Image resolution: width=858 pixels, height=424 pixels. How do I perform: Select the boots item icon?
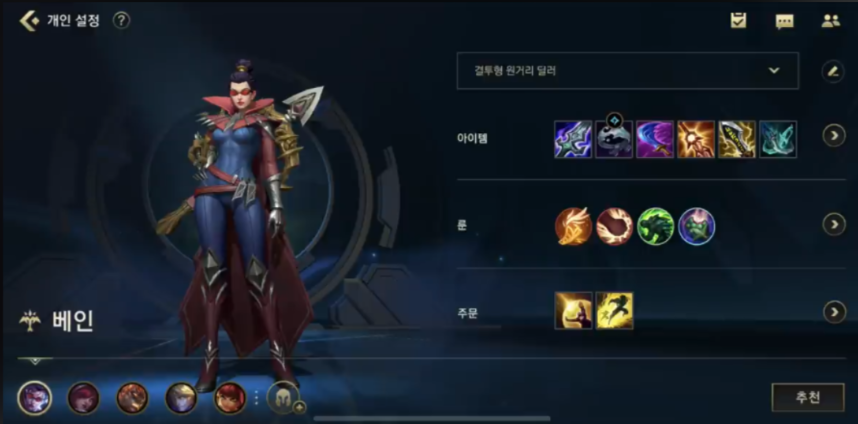(x=614, y=140)
